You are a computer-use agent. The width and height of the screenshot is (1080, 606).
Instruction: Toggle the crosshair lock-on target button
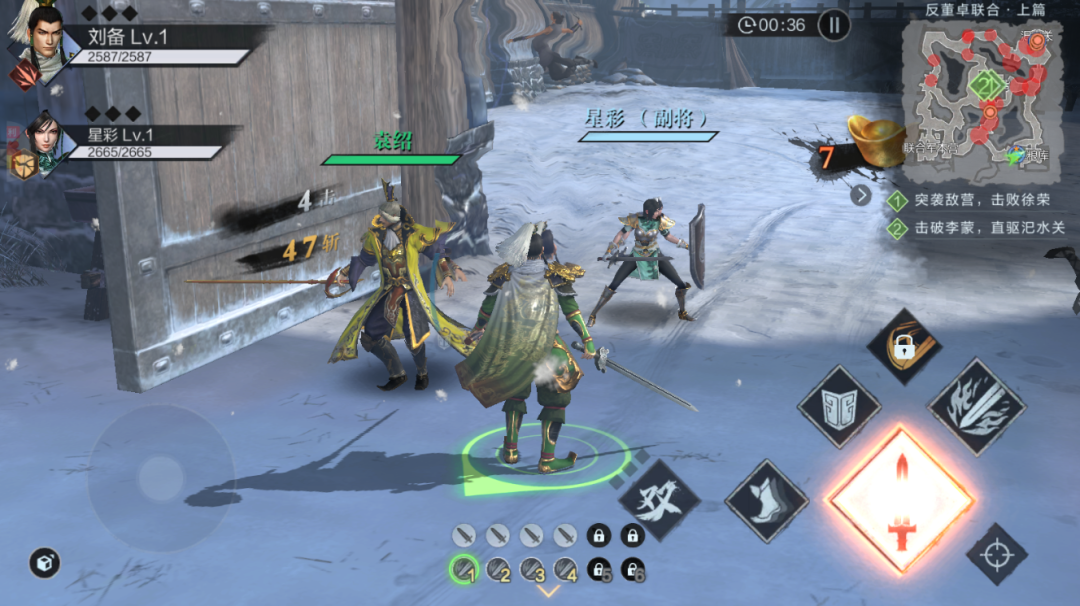pyautogui.click(x=996, y=553)
